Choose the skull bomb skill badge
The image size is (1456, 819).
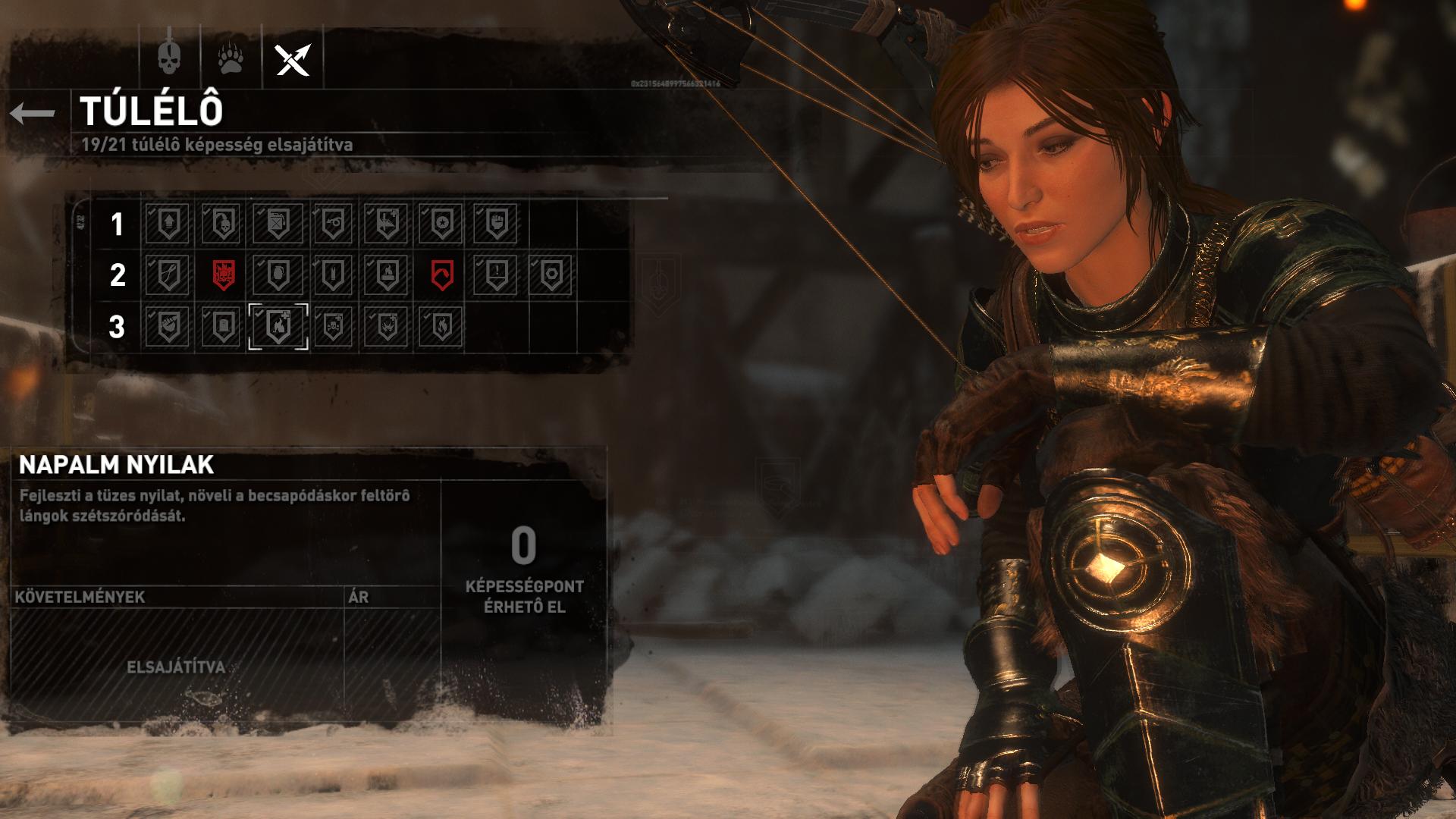click(222, 224)
